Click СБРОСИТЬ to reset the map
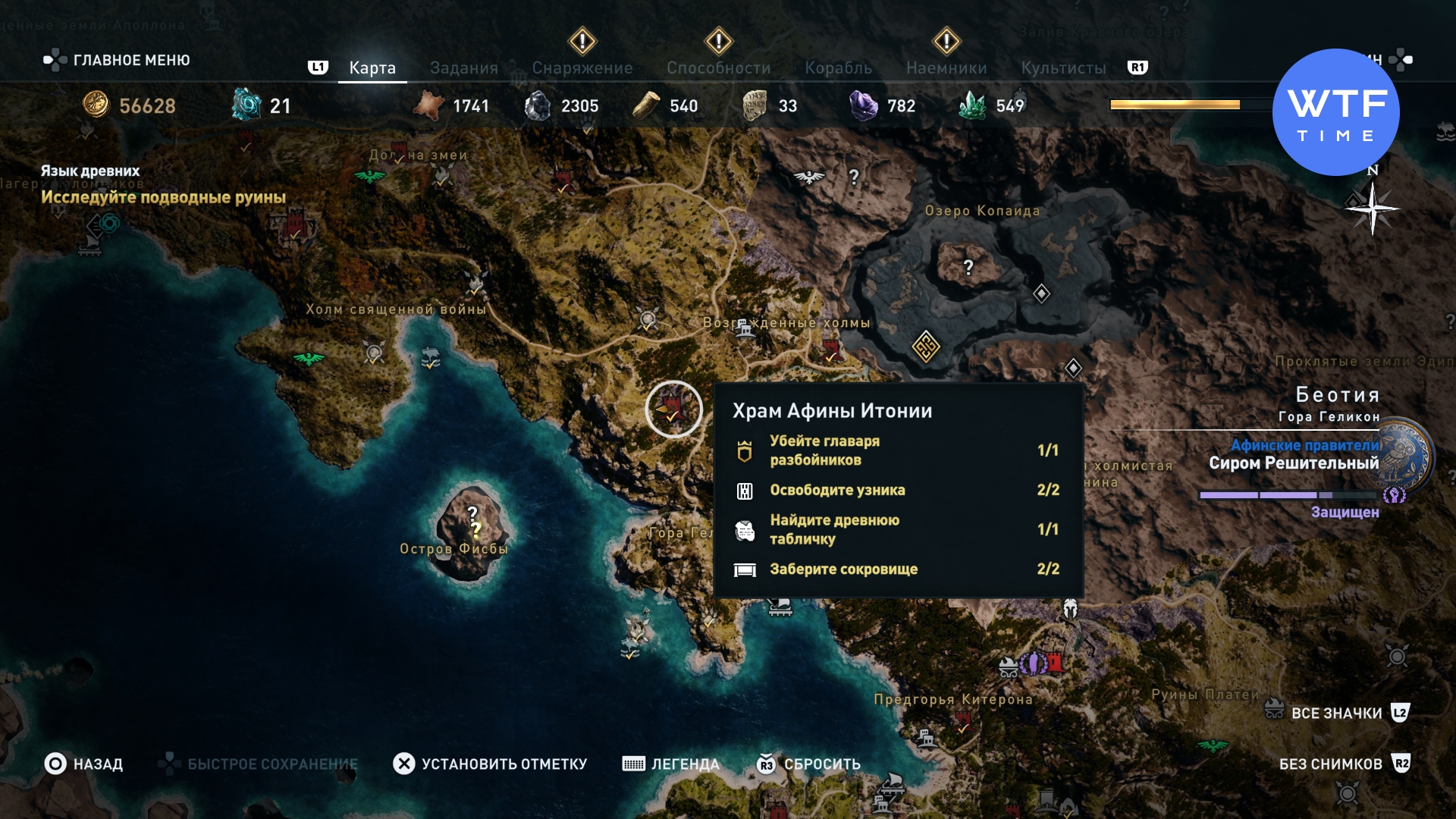This screenshot has height=819, width=1456. coord(808,764)
